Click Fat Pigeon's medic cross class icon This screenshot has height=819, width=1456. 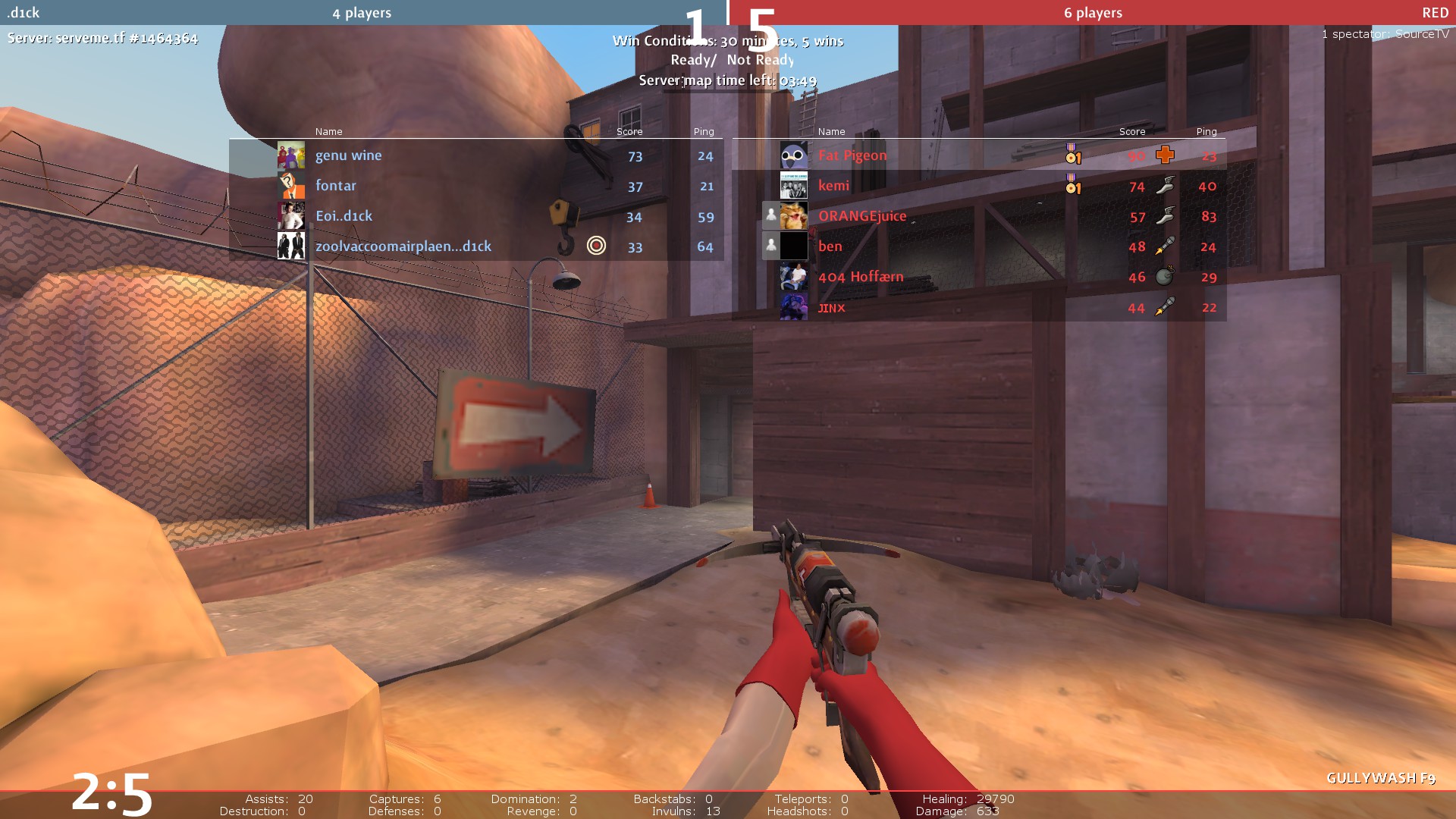pos(1165,155)
